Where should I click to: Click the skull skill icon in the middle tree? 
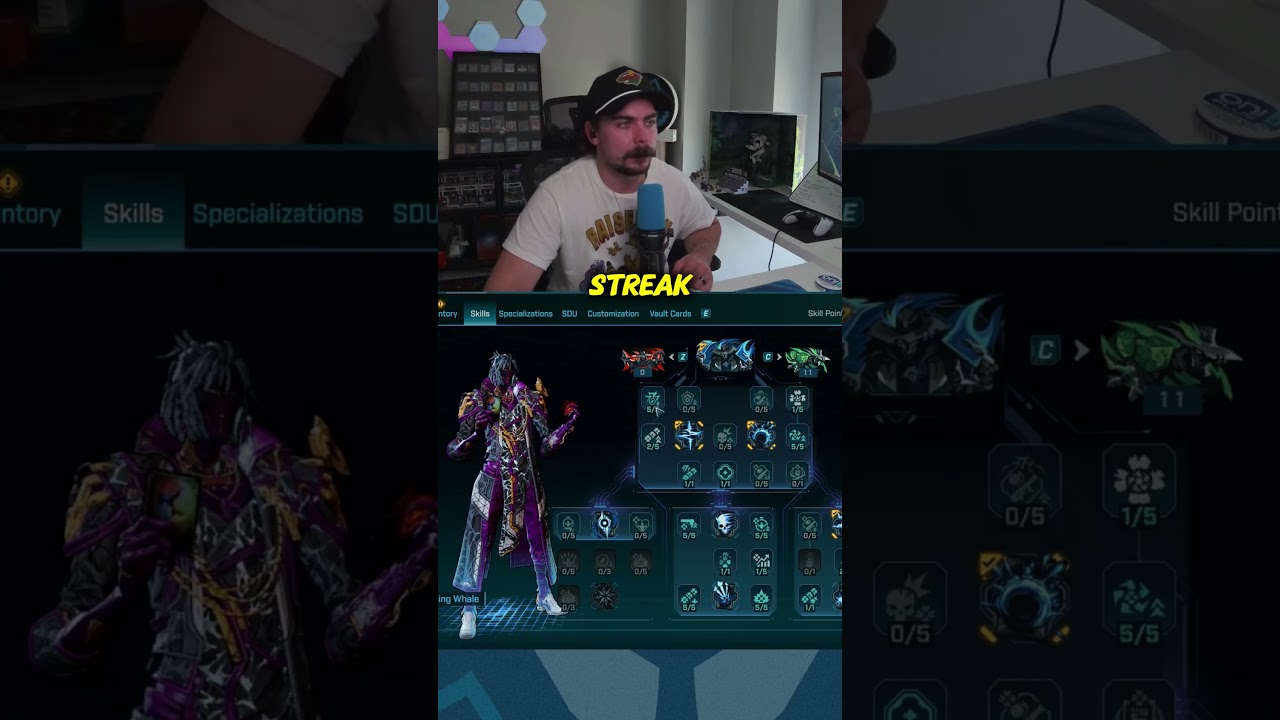point(723,526)
